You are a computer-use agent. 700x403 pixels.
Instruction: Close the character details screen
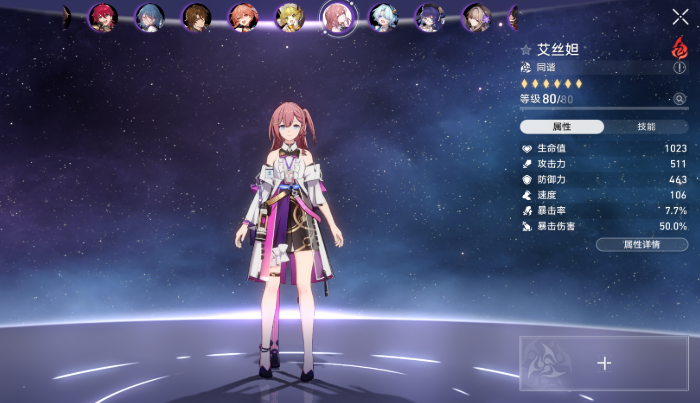pyautogui.click(x=680, y=16)
